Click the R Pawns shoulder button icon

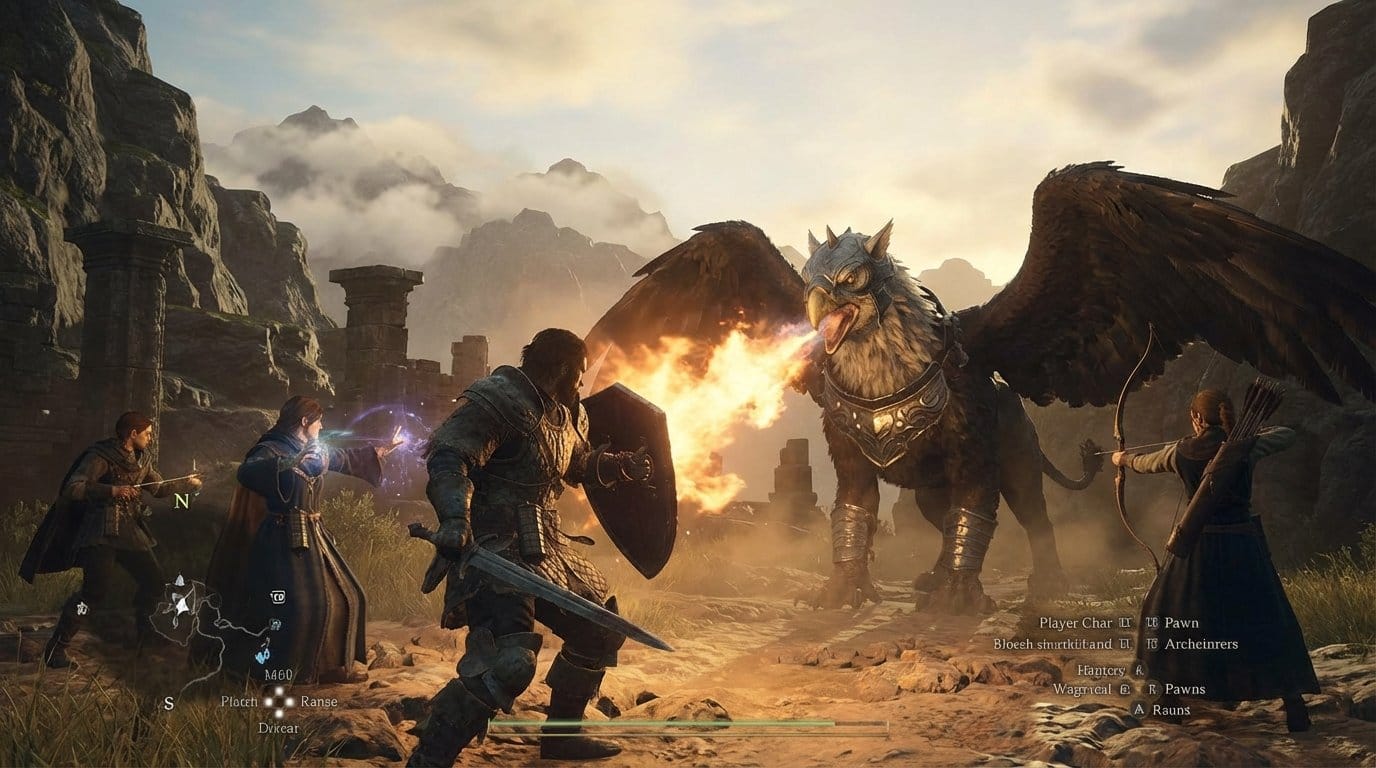point(1153,689)
